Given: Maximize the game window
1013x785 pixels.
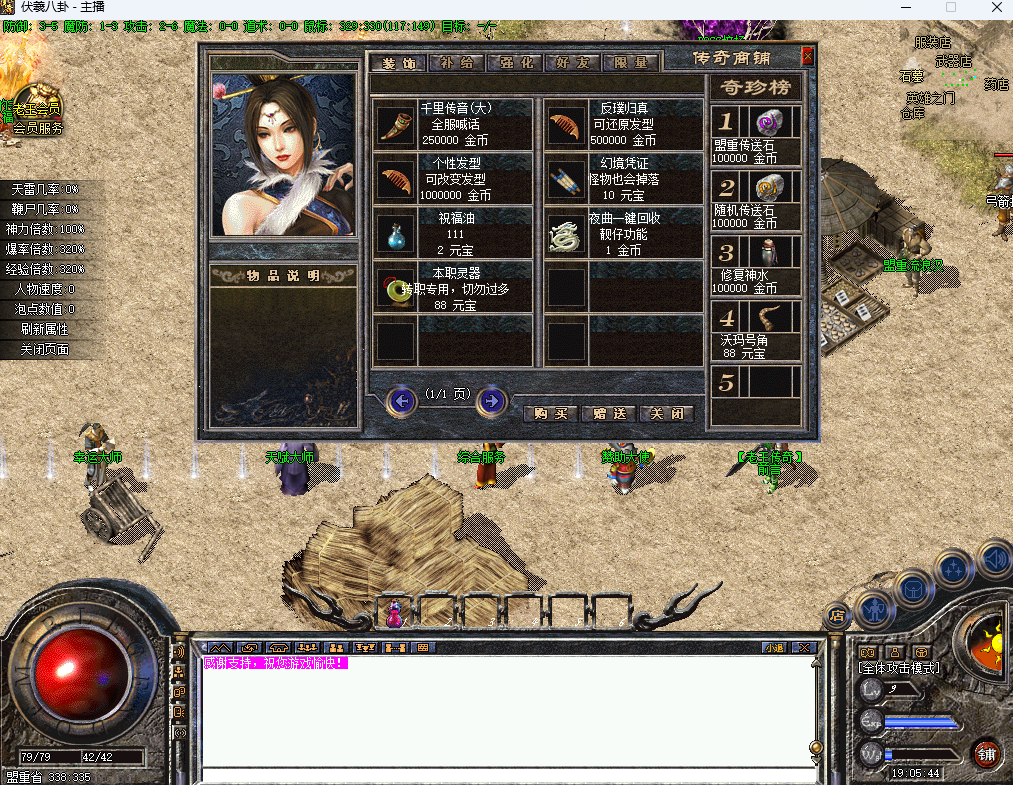Looking at the screenshot, I should coord(950,8).
